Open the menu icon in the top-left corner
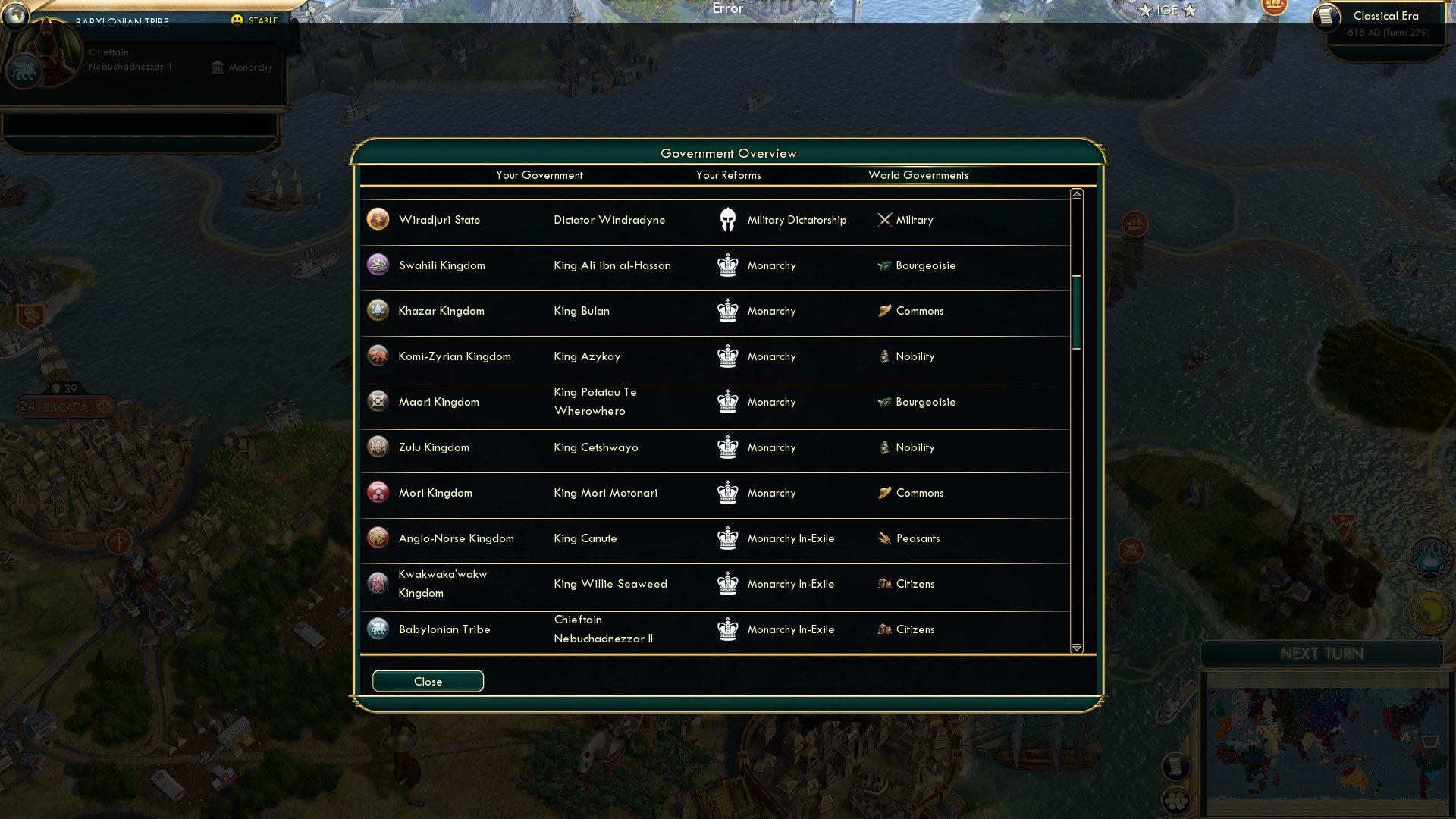The height and width of the screenshot is (819, 1456). coord(17,17)
